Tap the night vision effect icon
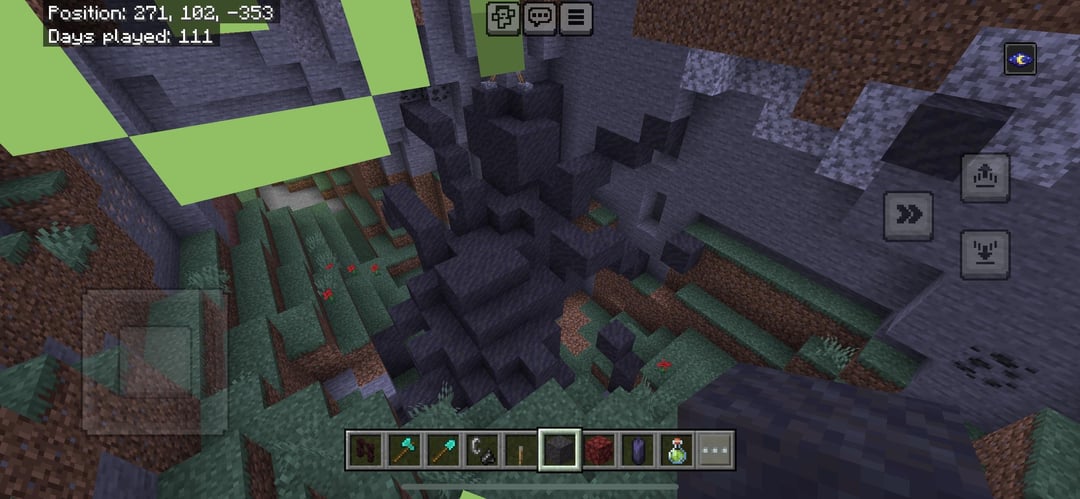 coord(1020,59)
